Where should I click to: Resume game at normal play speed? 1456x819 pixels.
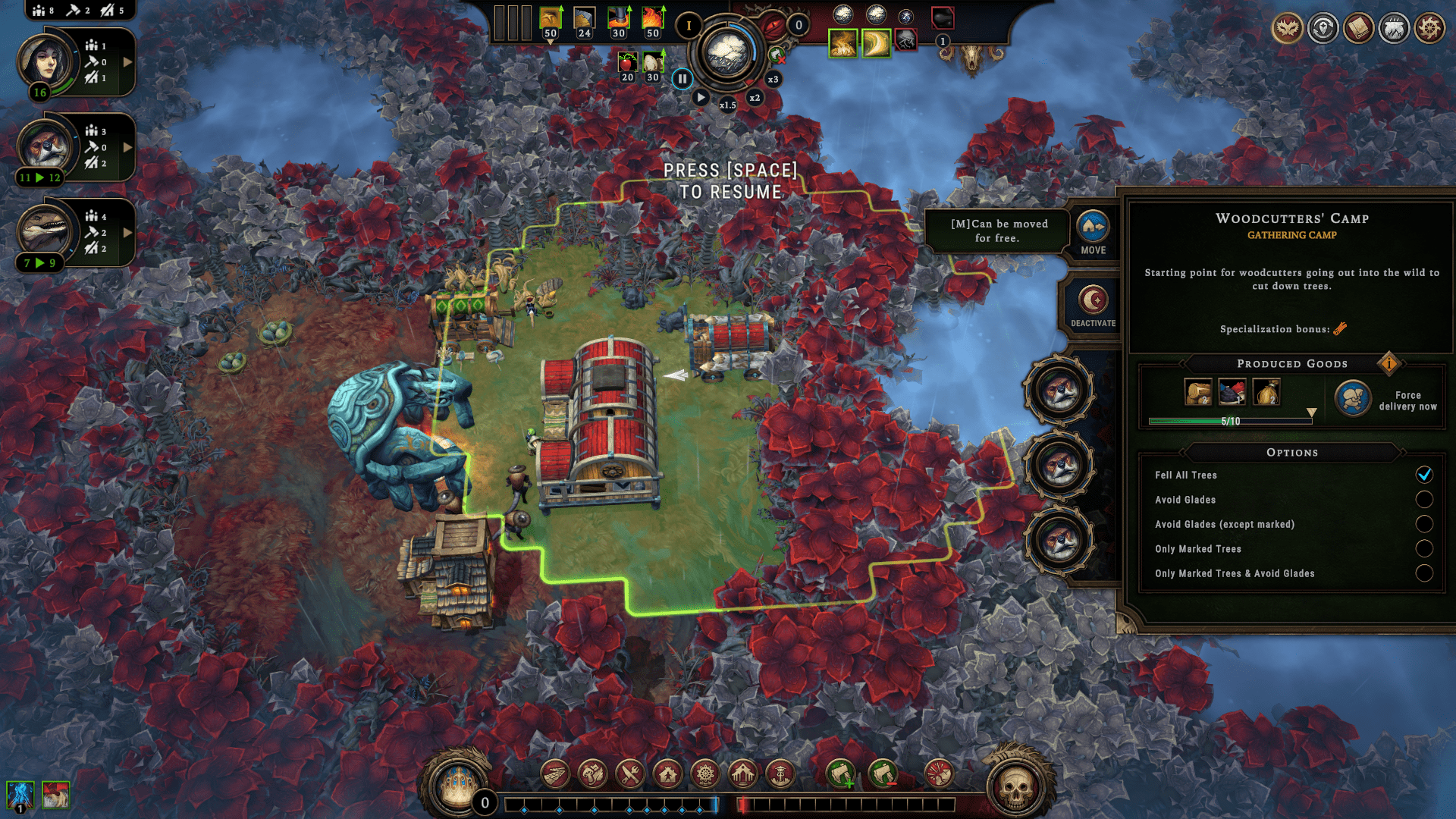(701, 98)
